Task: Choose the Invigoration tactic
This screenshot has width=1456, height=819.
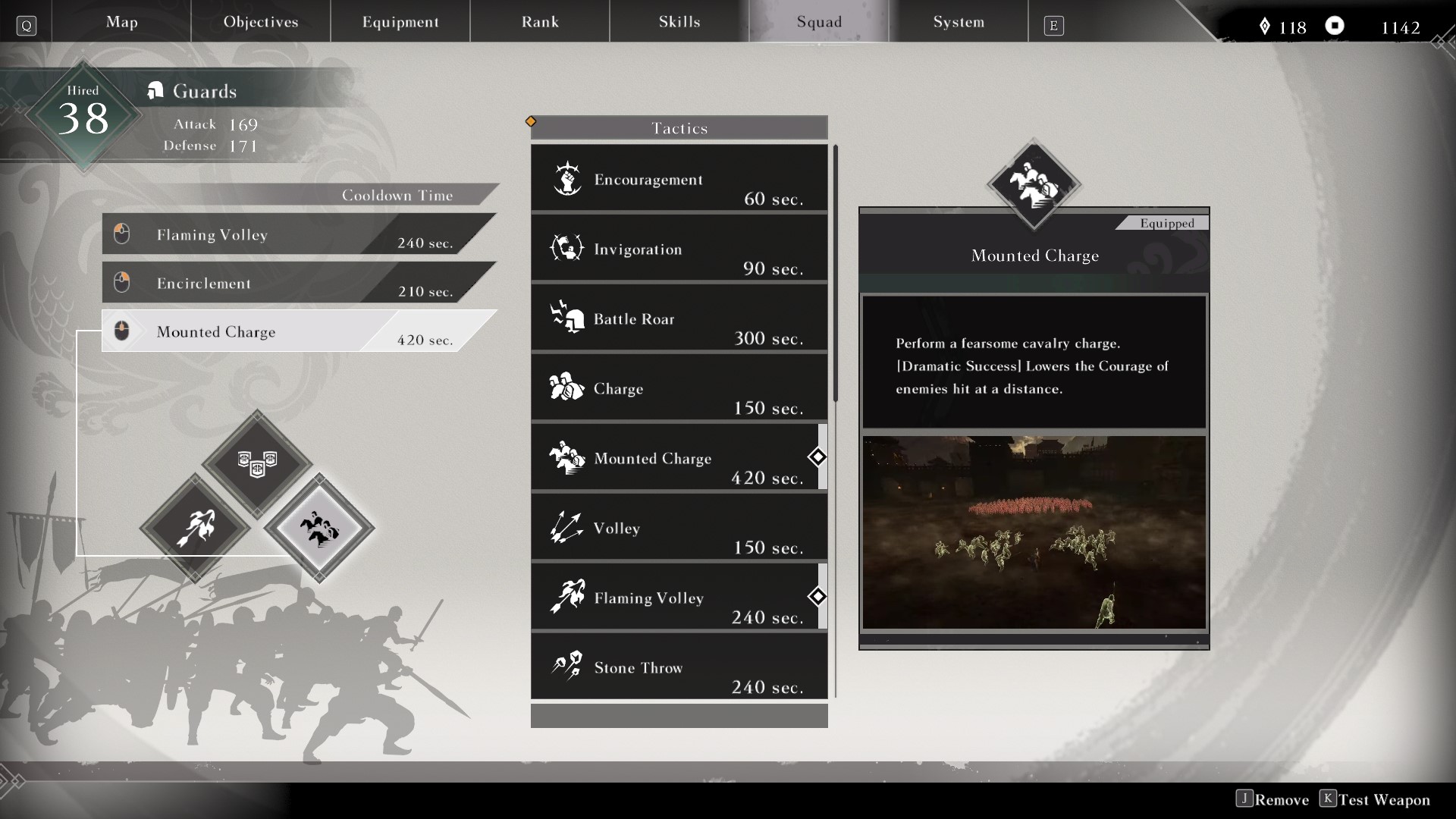Action: [679, 249]
